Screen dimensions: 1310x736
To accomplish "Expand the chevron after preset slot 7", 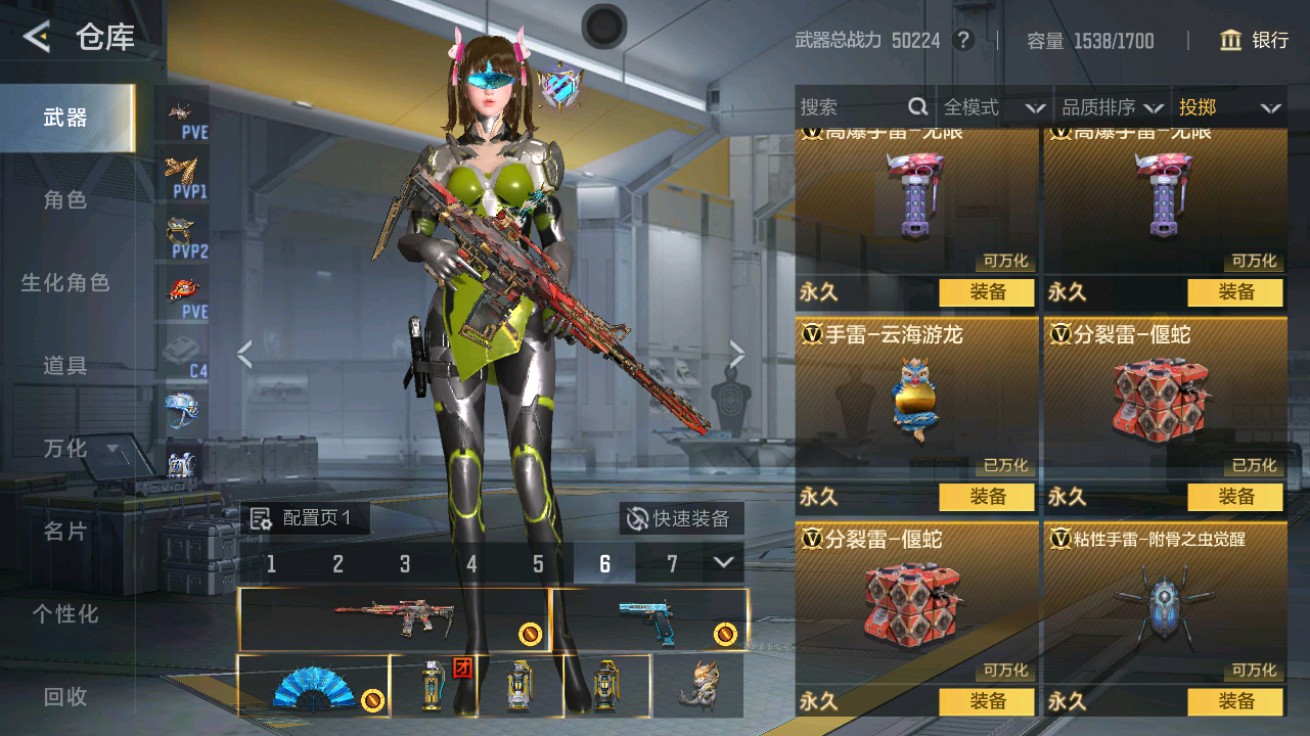I will (x=724, y=563).
